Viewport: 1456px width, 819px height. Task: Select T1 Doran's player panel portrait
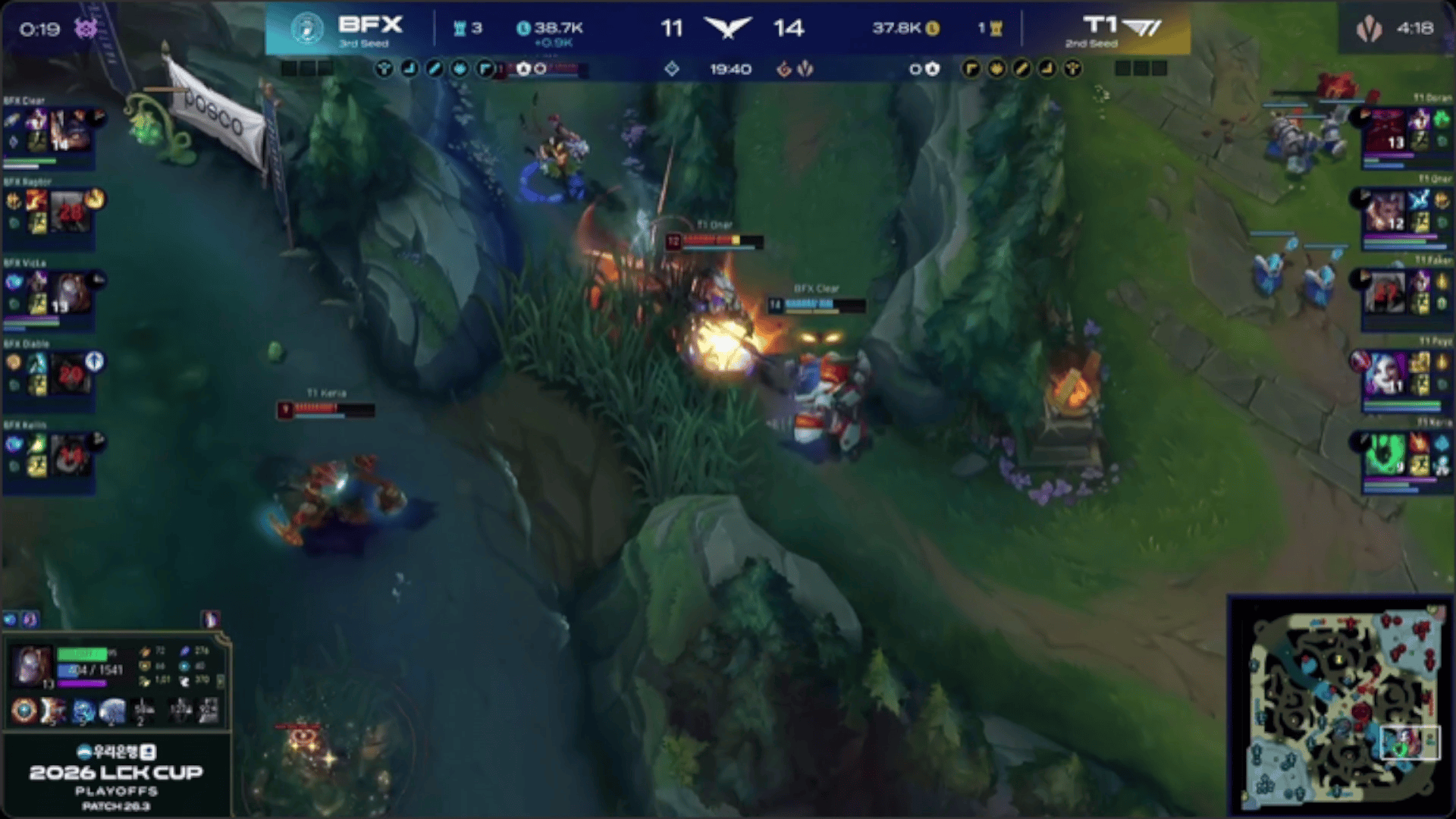pos(1385,130)
